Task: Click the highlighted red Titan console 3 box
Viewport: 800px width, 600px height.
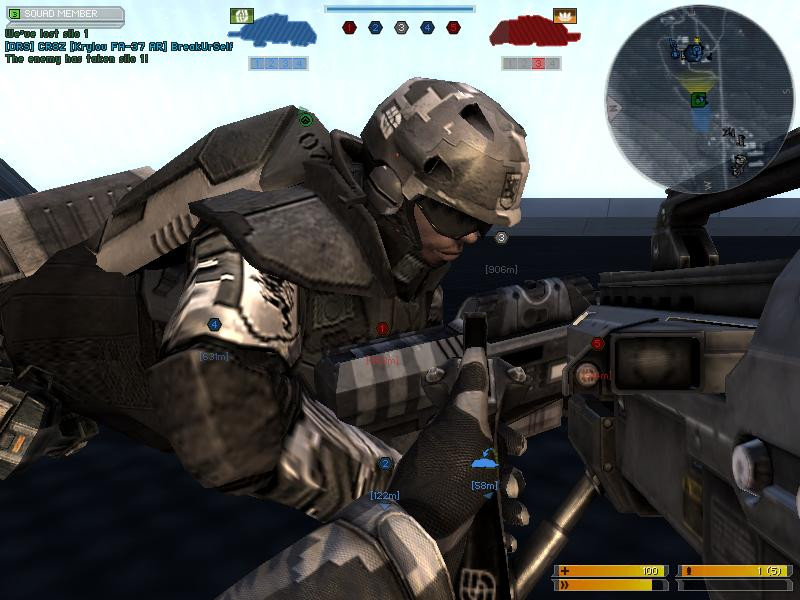Action: [538, 64]
